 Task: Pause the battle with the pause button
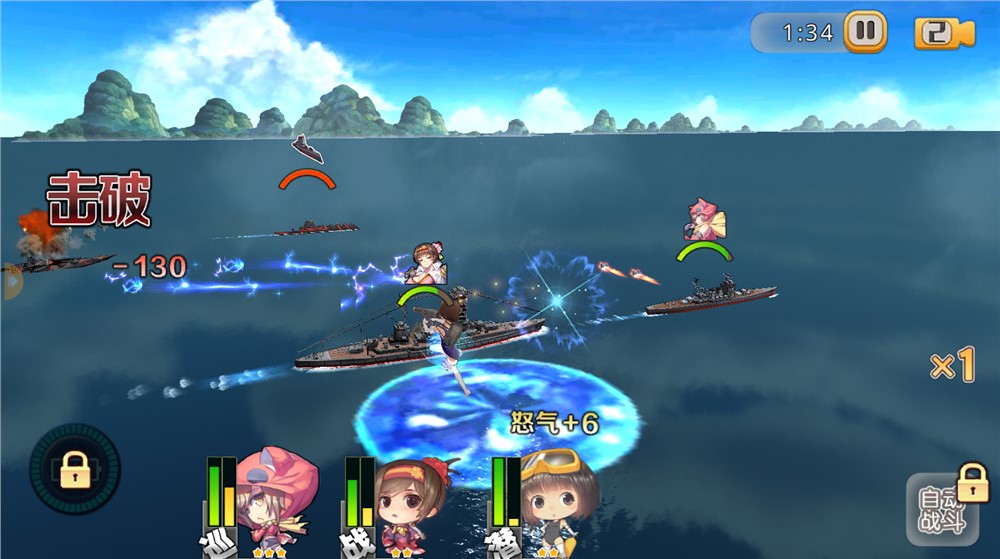[x=865, y=32]
